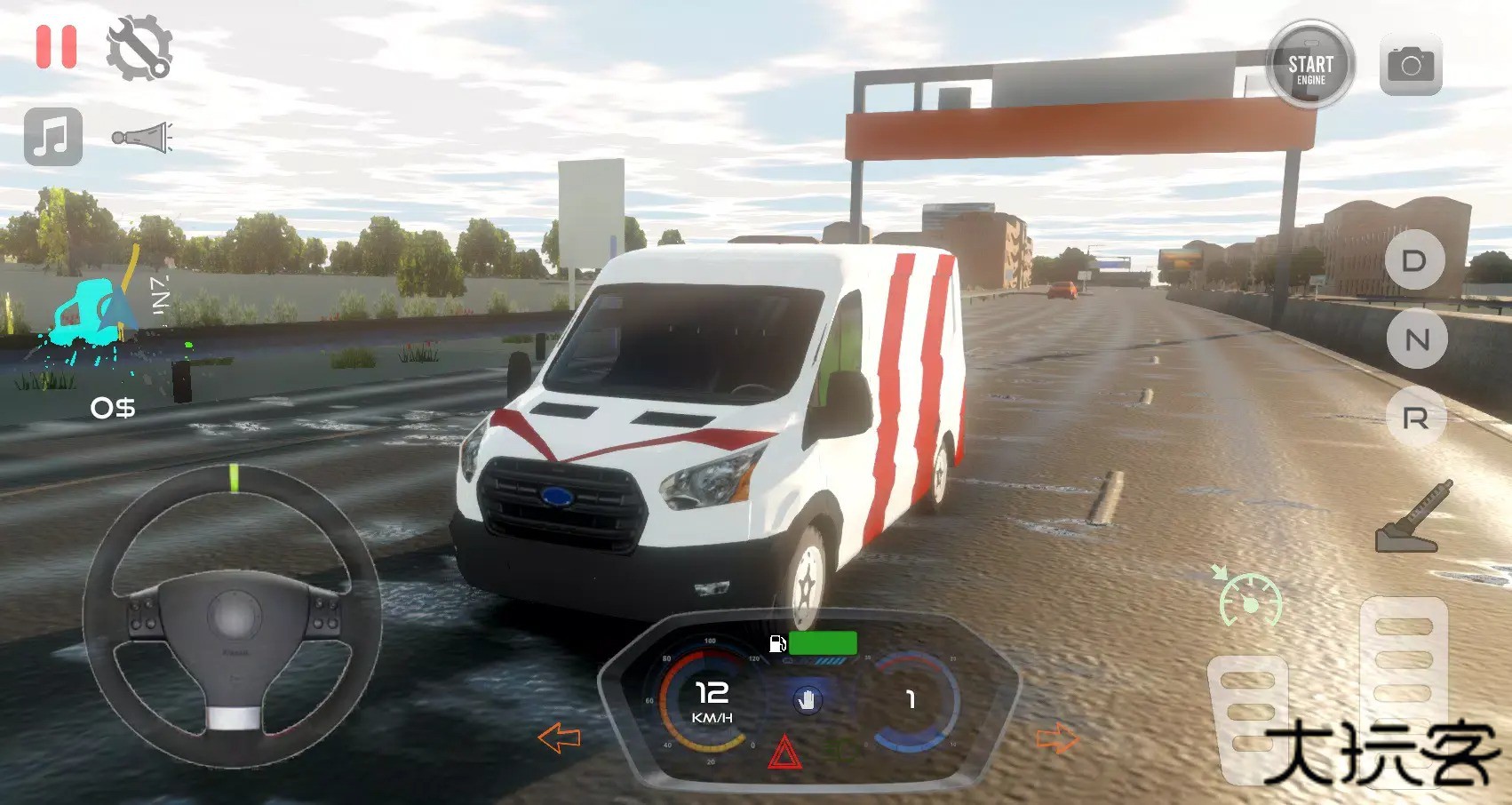Viewport: 1512px width, 805px height.
Task: Pause the game
Action: [x=55, y=47]
